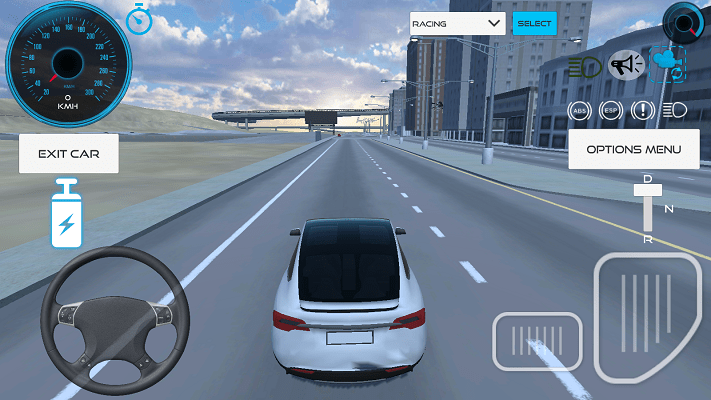Viewport: 711px width, 400px height.
Task: Open the OPTIONS MENU
Action: tap(633, 149)
